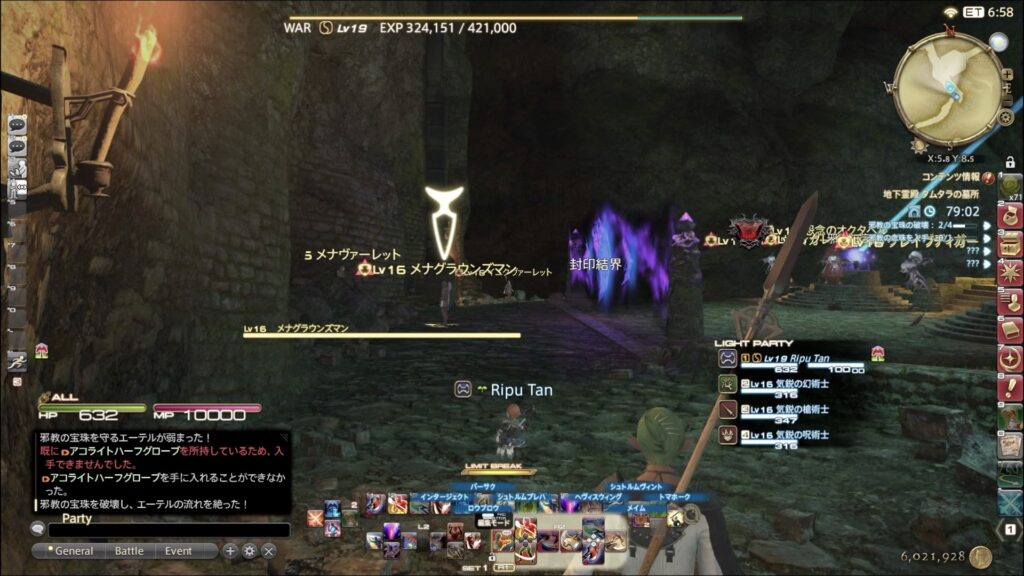This screenshot has width=1024, height=576.
Task: Close the chat log with the X button
Action: [269, 551]
